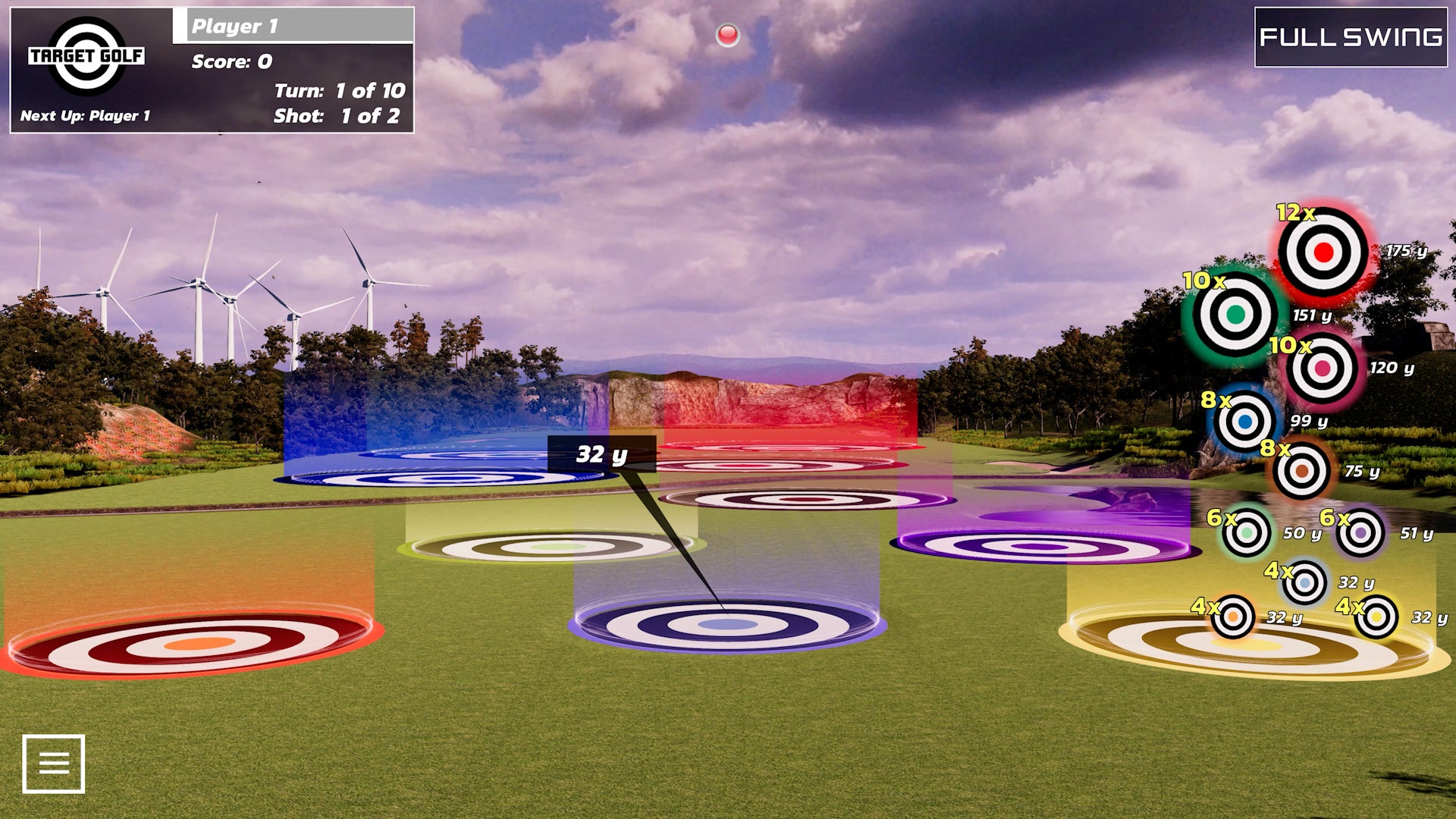Select the 12x red target at 175 y

[x=1323, y=253]
